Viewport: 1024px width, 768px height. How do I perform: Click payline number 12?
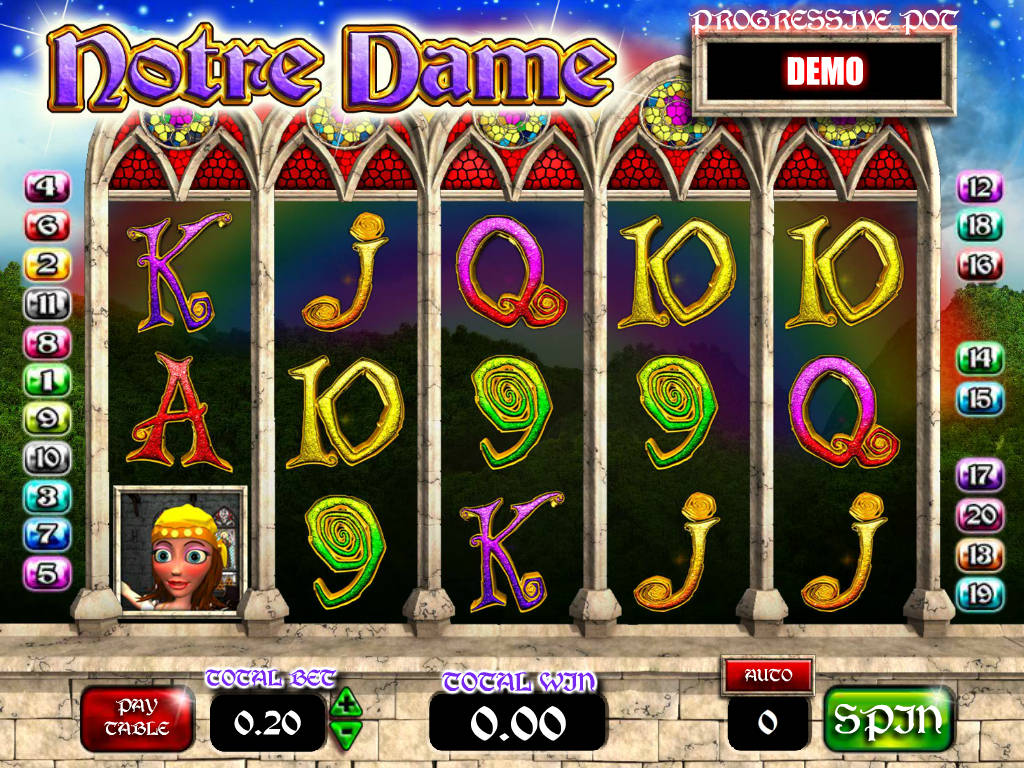tap(979, 187)
